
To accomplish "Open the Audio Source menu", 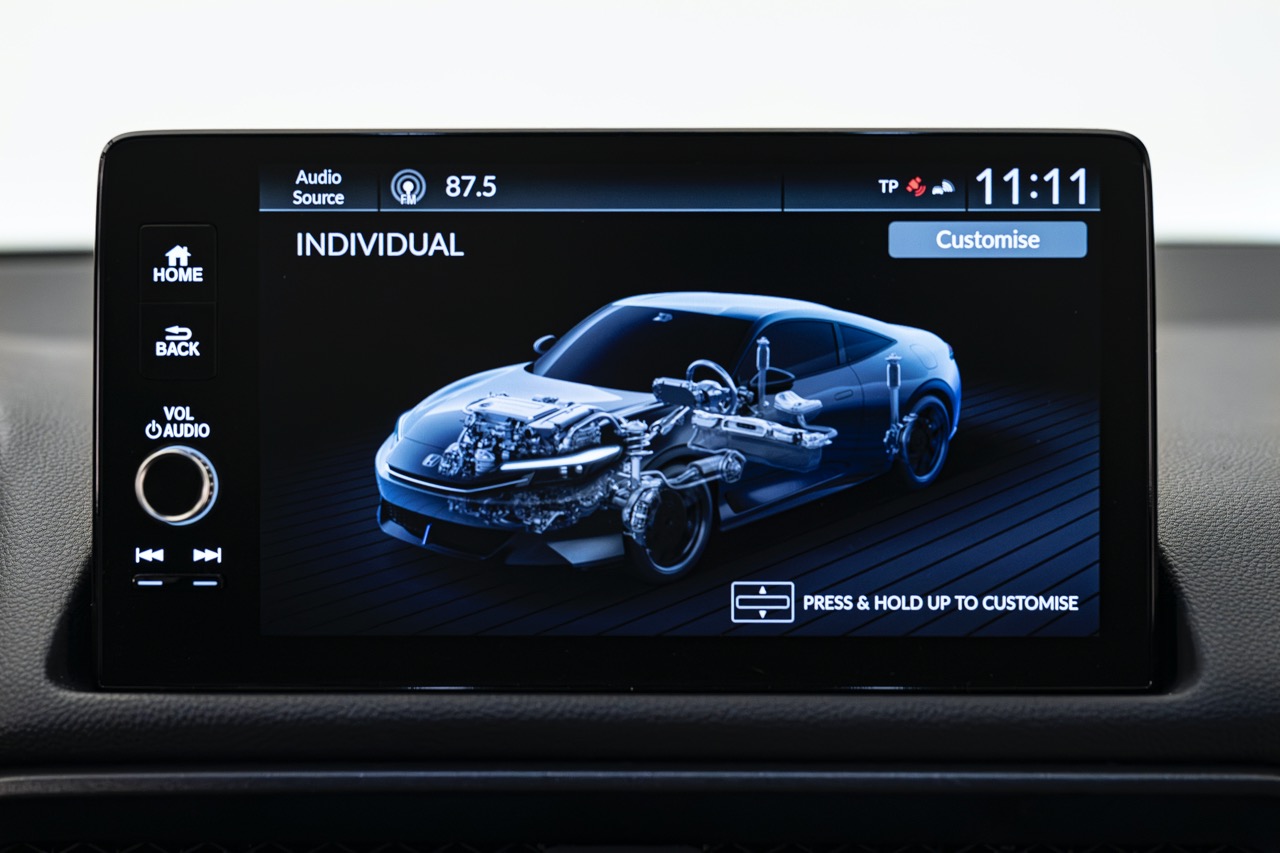I will tap(318, 188).
